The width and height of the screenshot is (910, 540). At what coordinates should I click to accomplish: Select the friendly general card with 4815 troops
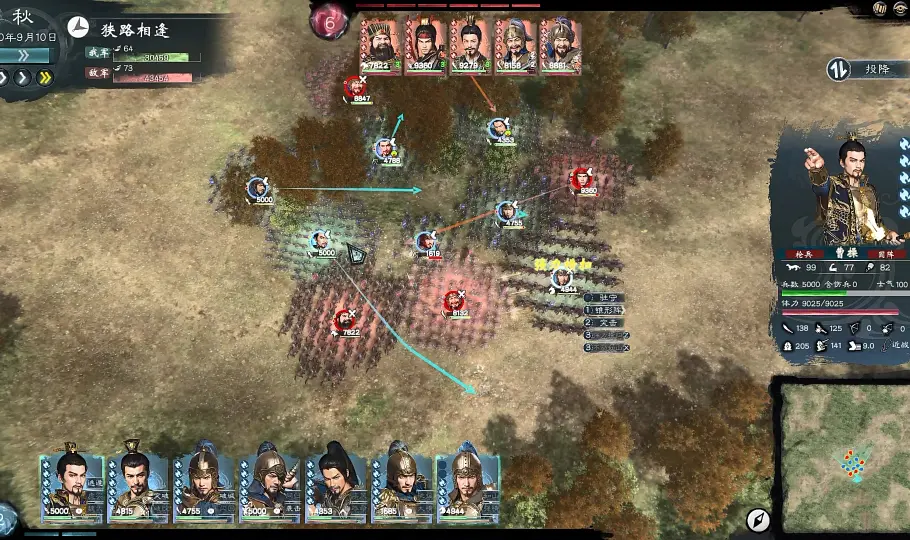coord(138,487)
